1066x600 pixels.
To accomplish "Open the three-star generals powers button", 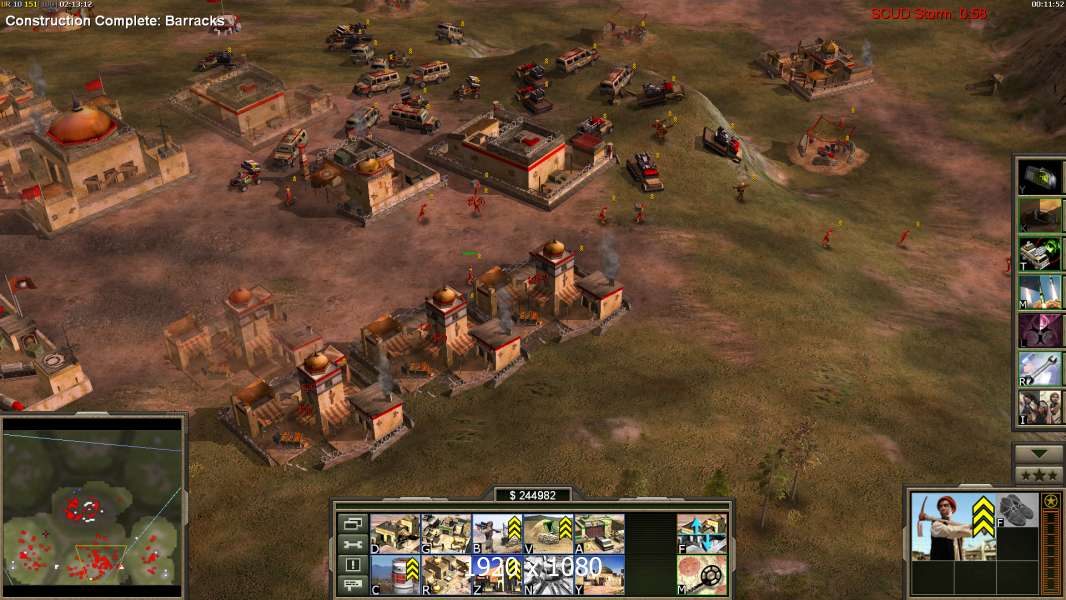I will coord(1039,475).
